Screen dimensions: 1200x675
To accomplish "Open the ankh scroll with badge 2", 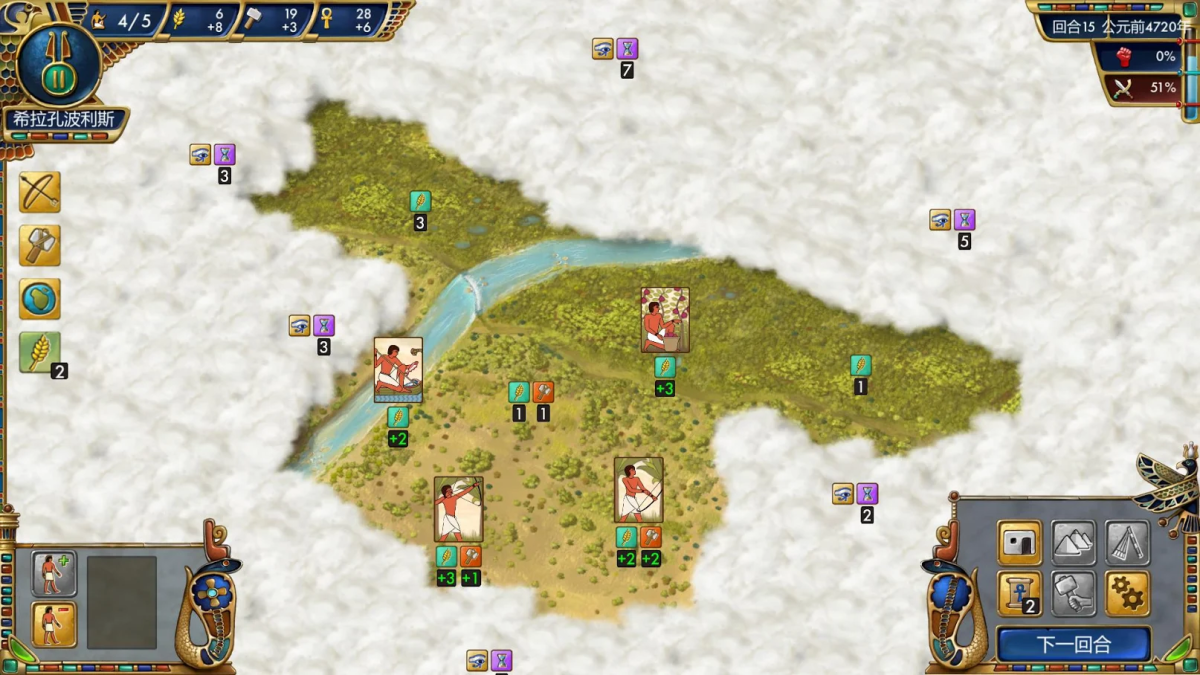I will coord(1019,594).
